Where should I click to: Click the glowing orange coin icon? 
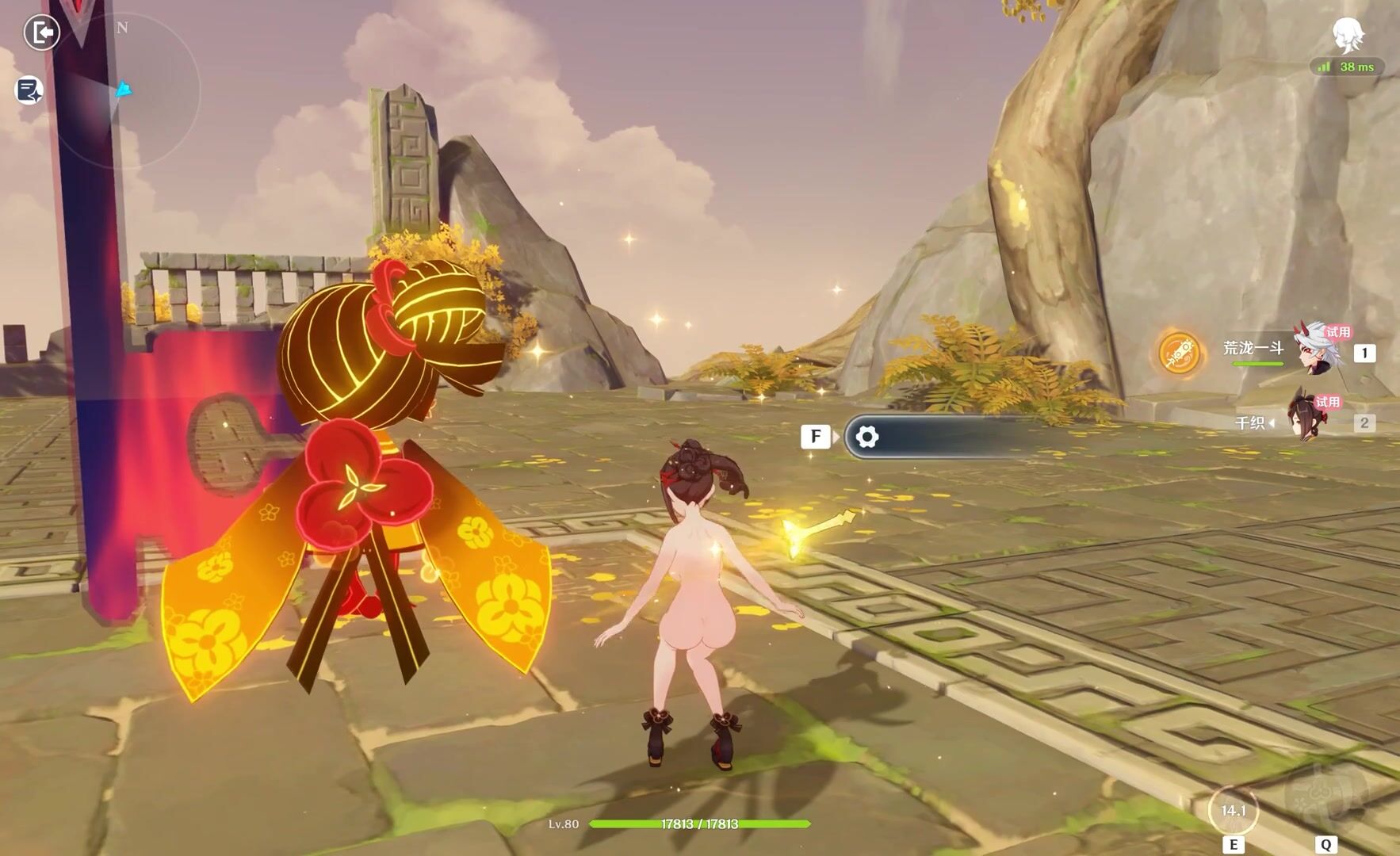(x=1179, y=353)
